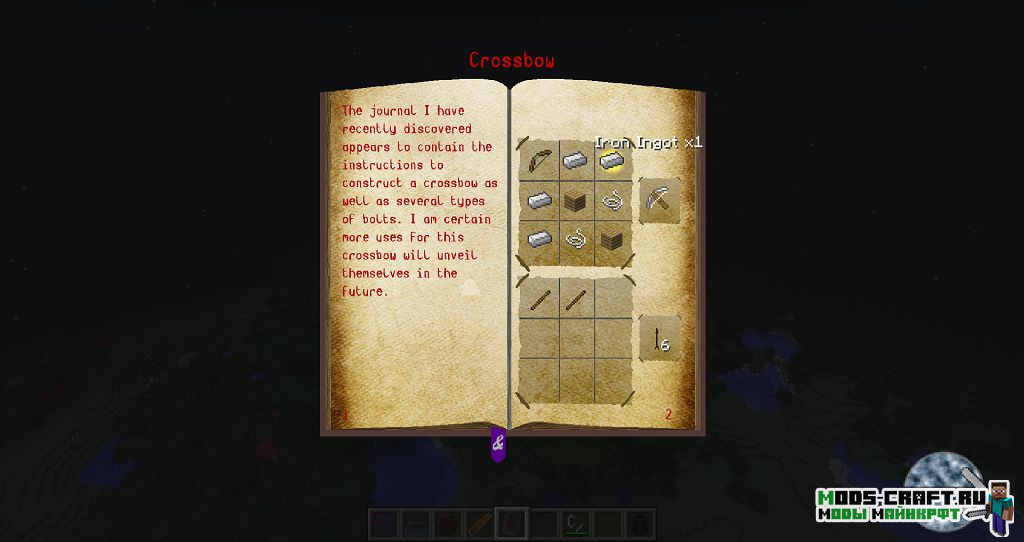Click the wood plank in the recipe grid's center
This screenshot has height=542, width=1024.
pos(575,201)
